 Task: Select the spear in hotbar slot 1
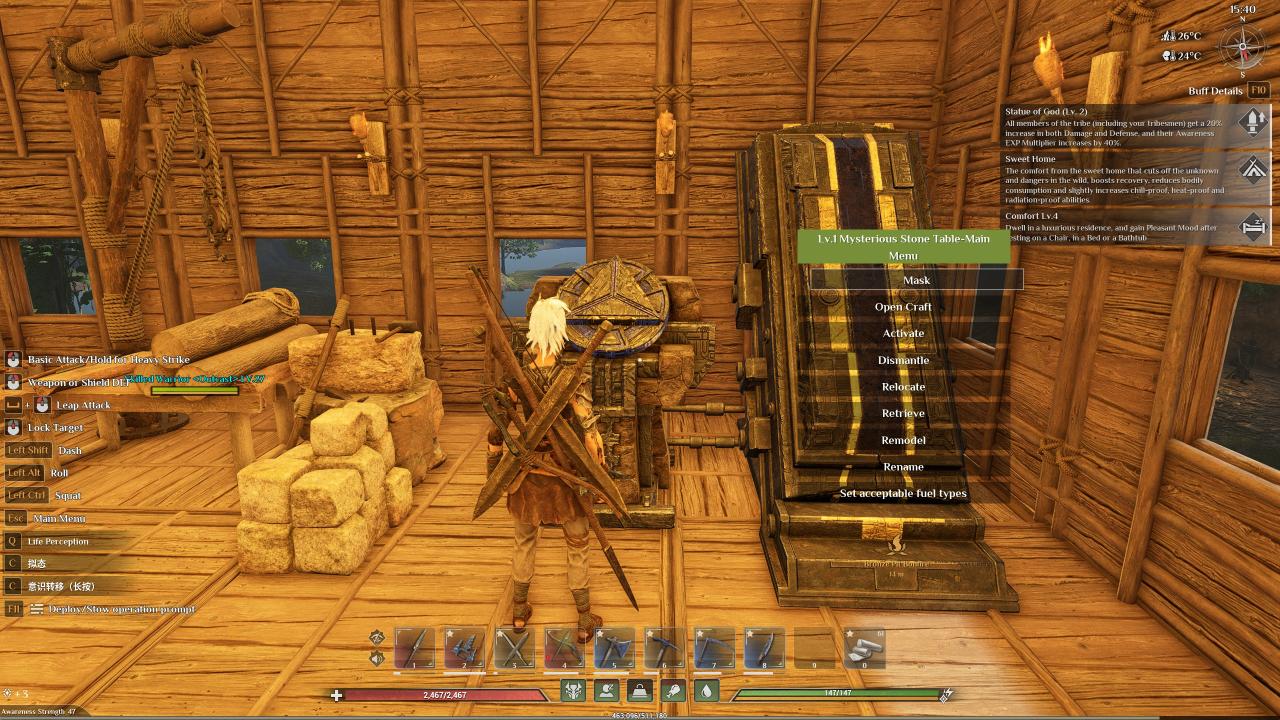(x=414, y=648)
